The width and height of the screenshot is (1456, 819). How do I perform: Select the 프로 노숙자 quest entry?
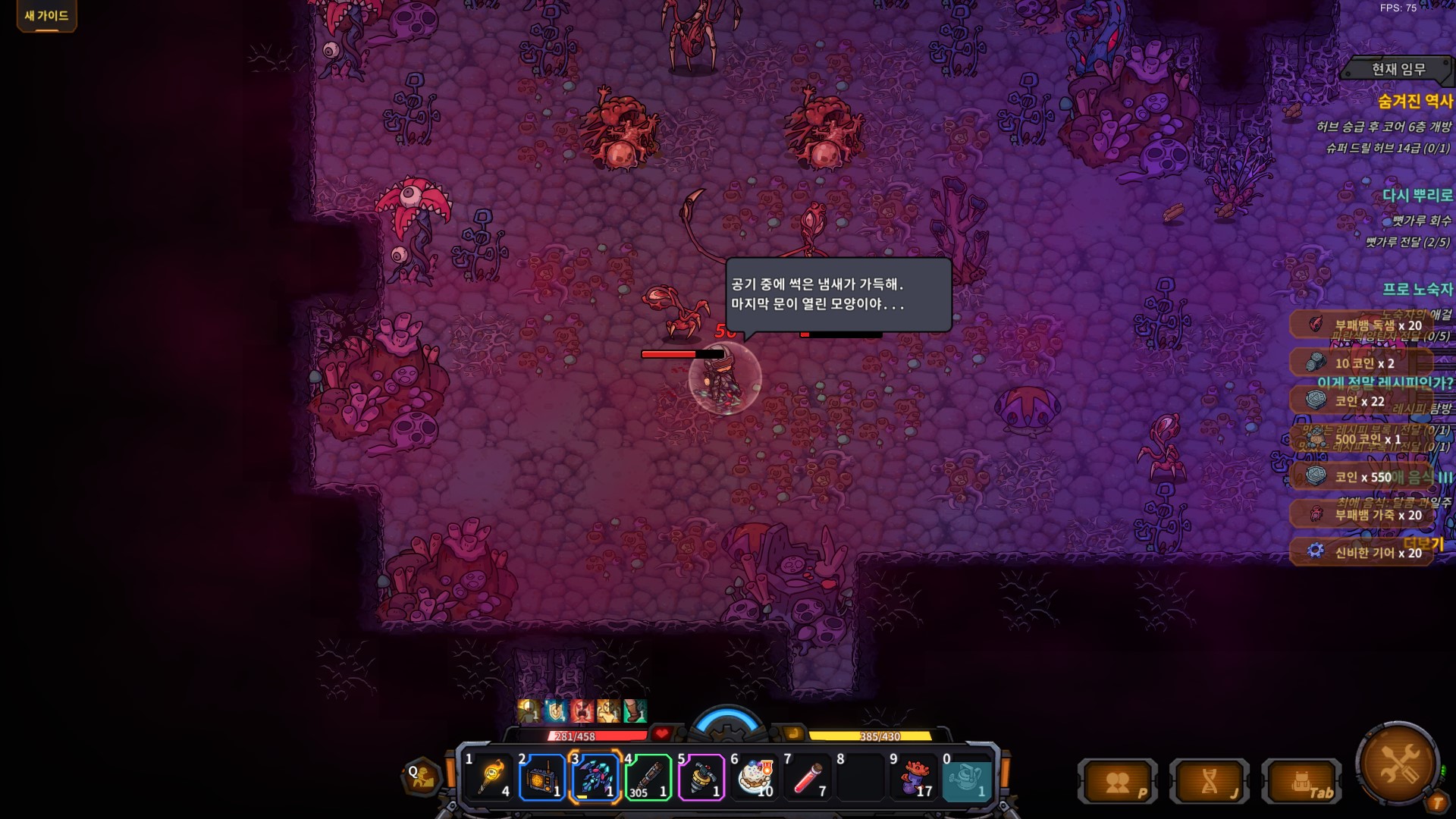tap(1417, 289)
